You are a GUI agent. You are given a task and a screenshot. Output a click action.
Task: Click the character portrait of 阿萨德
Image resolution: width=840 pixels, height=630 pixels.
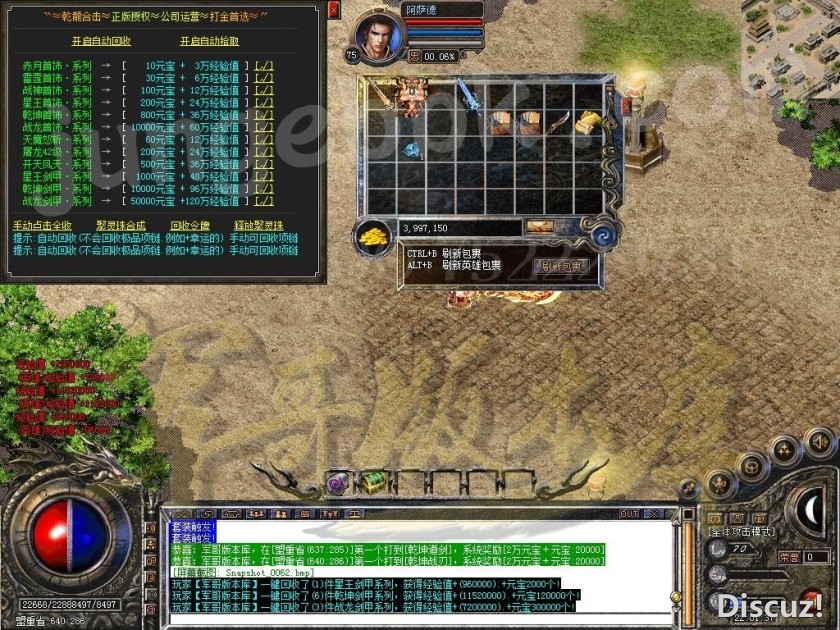pos(377,33)
